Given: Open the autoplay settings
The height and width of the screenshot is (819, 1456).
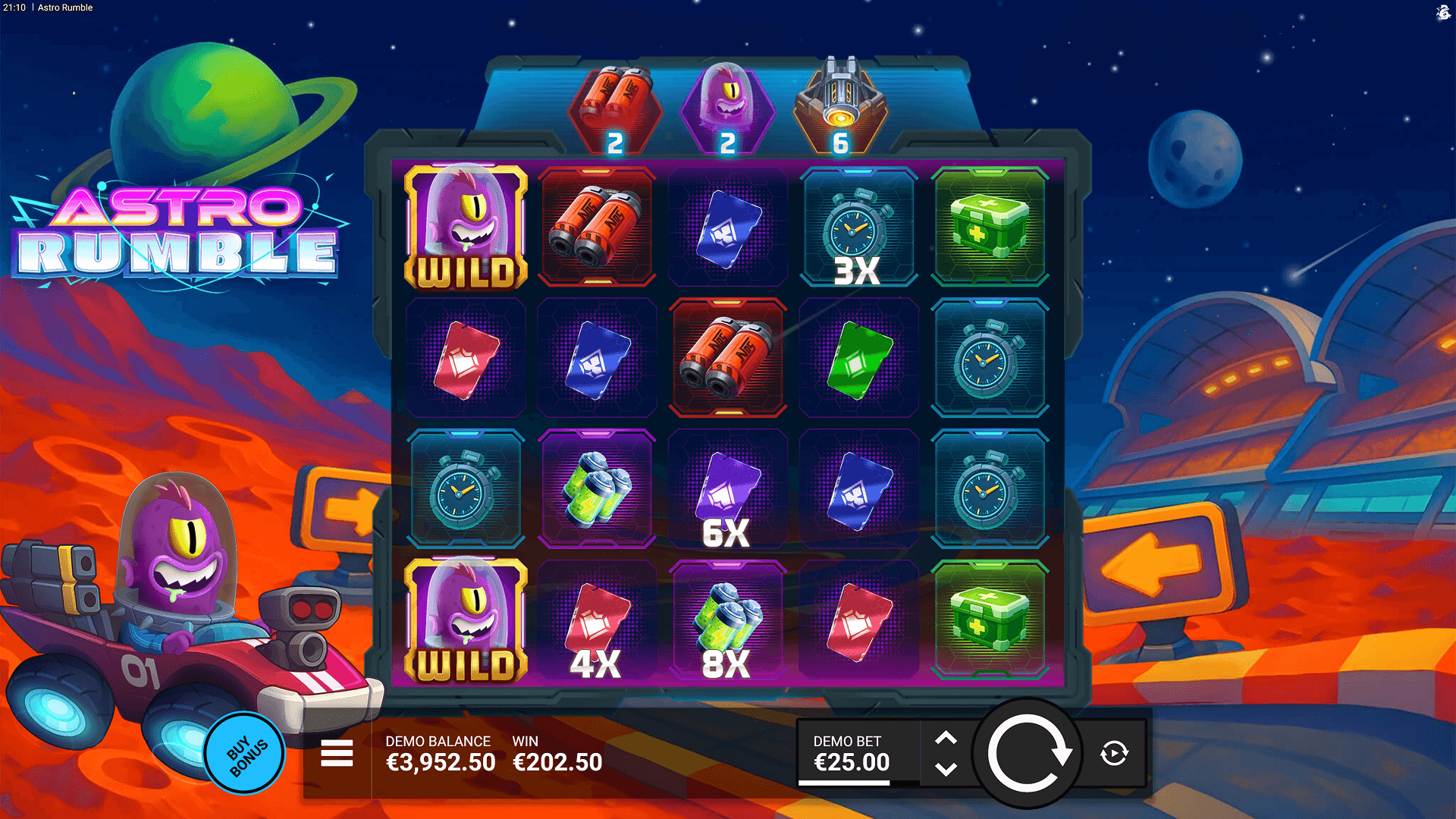Looking at the screenshot, I should click(1114, 754).
